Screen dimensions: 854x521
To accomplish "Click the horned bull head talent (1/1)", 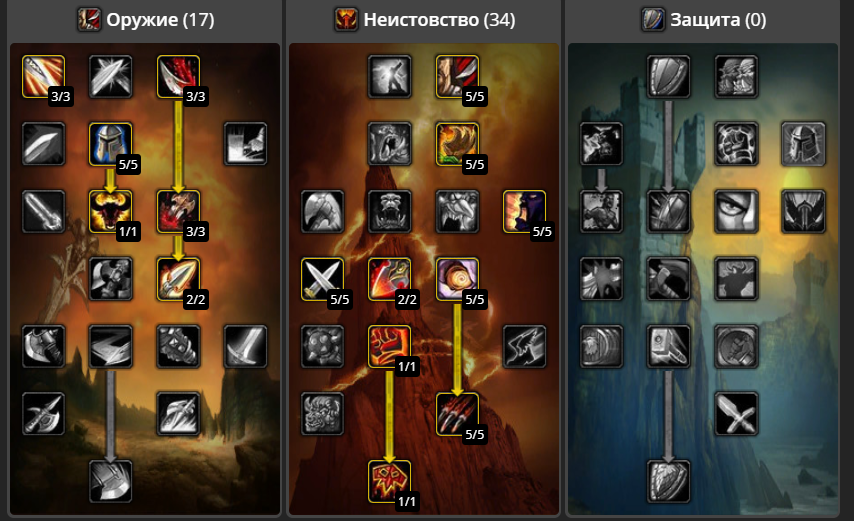I will coord(110,211).
